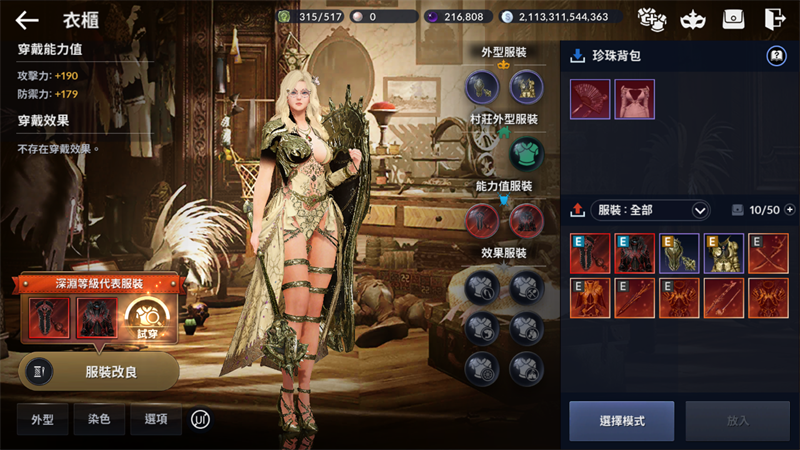Open the camera icon at top right

click(733, 19)
